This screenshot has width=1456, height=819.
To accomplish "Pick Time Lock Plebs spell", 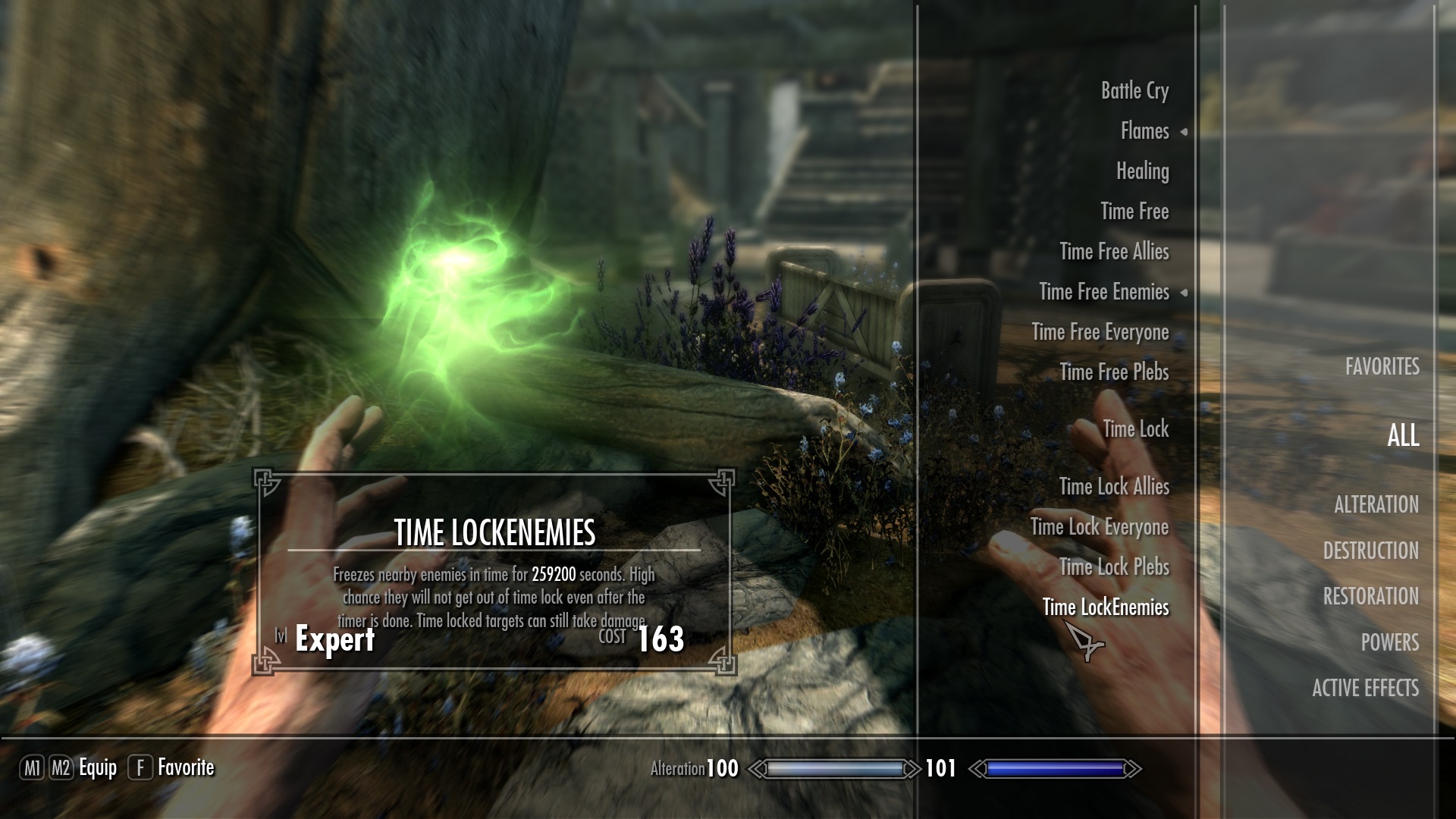I will pyautogui.click(x=1114, y=567).
